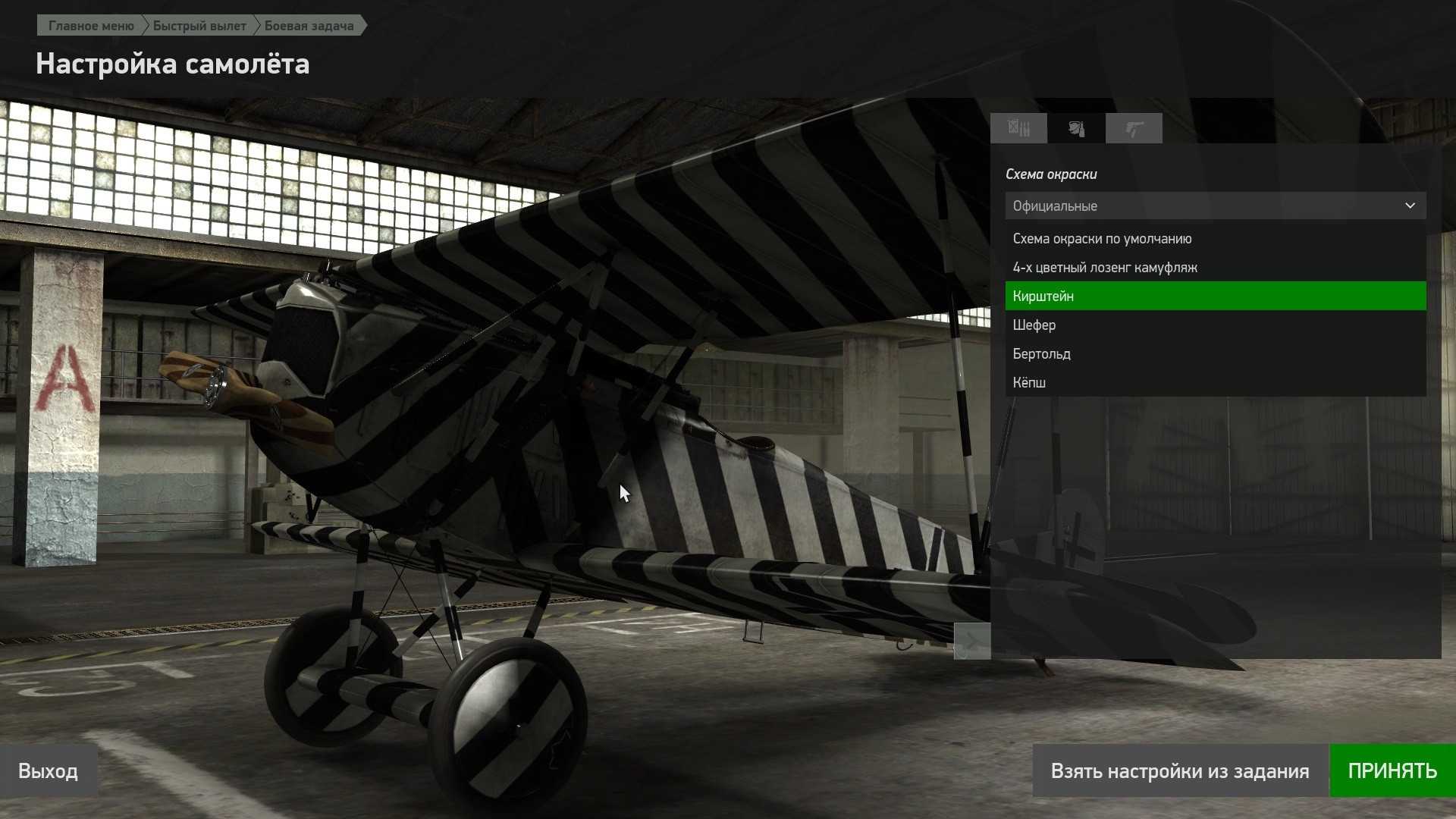Viewport: 1456px width, 819px height.
Task: Expand the Официальные skin category dropdown
Action: click(x=1215, y=206)
